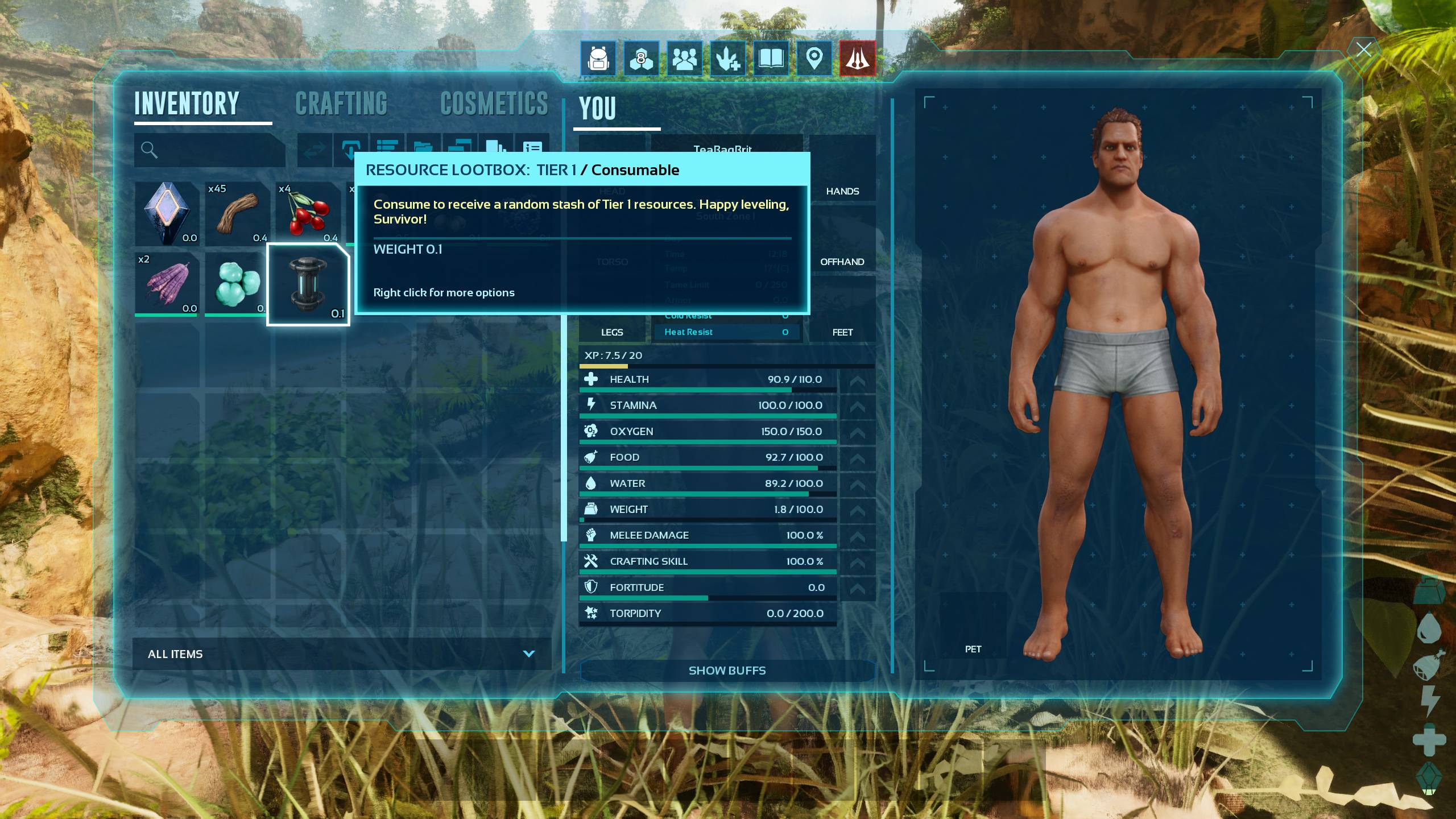Viewport: 1456px width, 819px height.
Task: Choose the purple carrot-like item stack
Action: [x=167, y=283]
